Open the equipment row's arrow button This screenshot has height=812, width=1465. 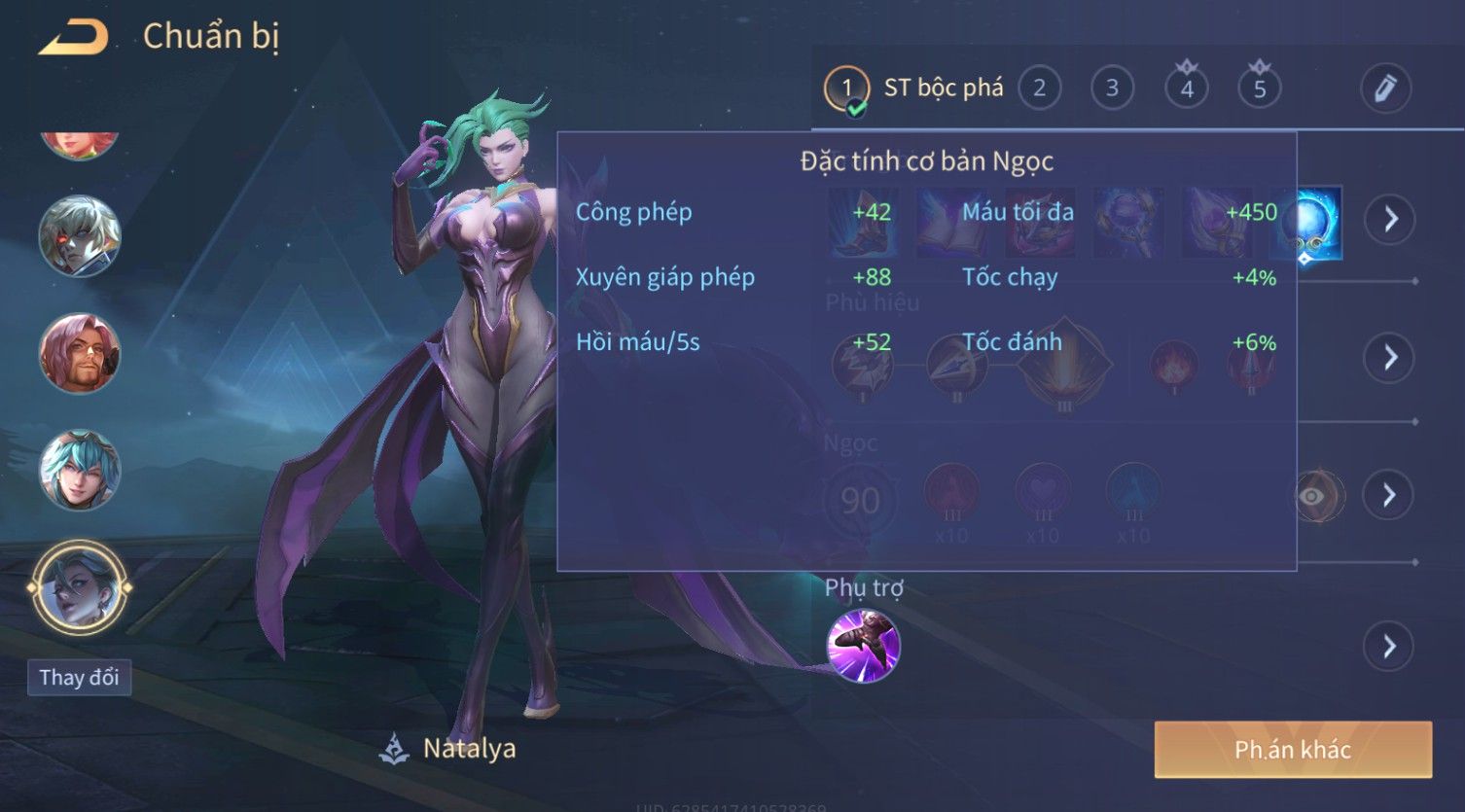1389,219
